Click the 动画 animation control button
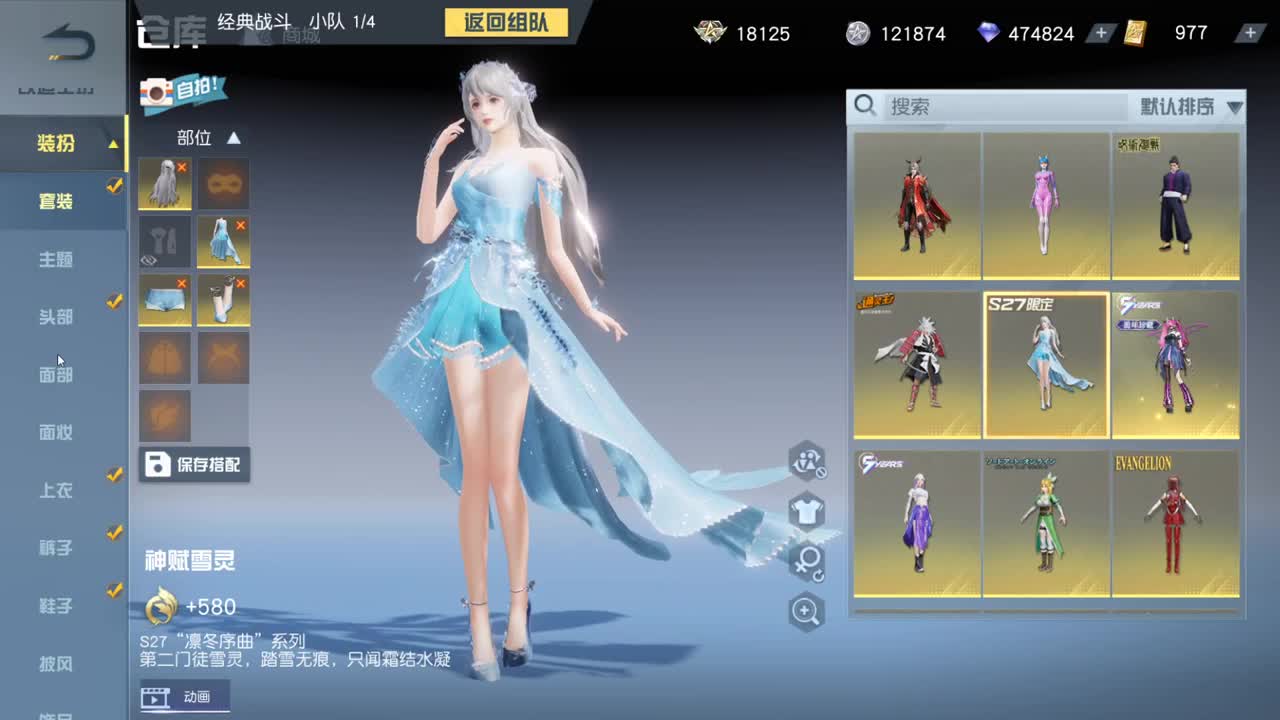 click(x=185, y=700)
